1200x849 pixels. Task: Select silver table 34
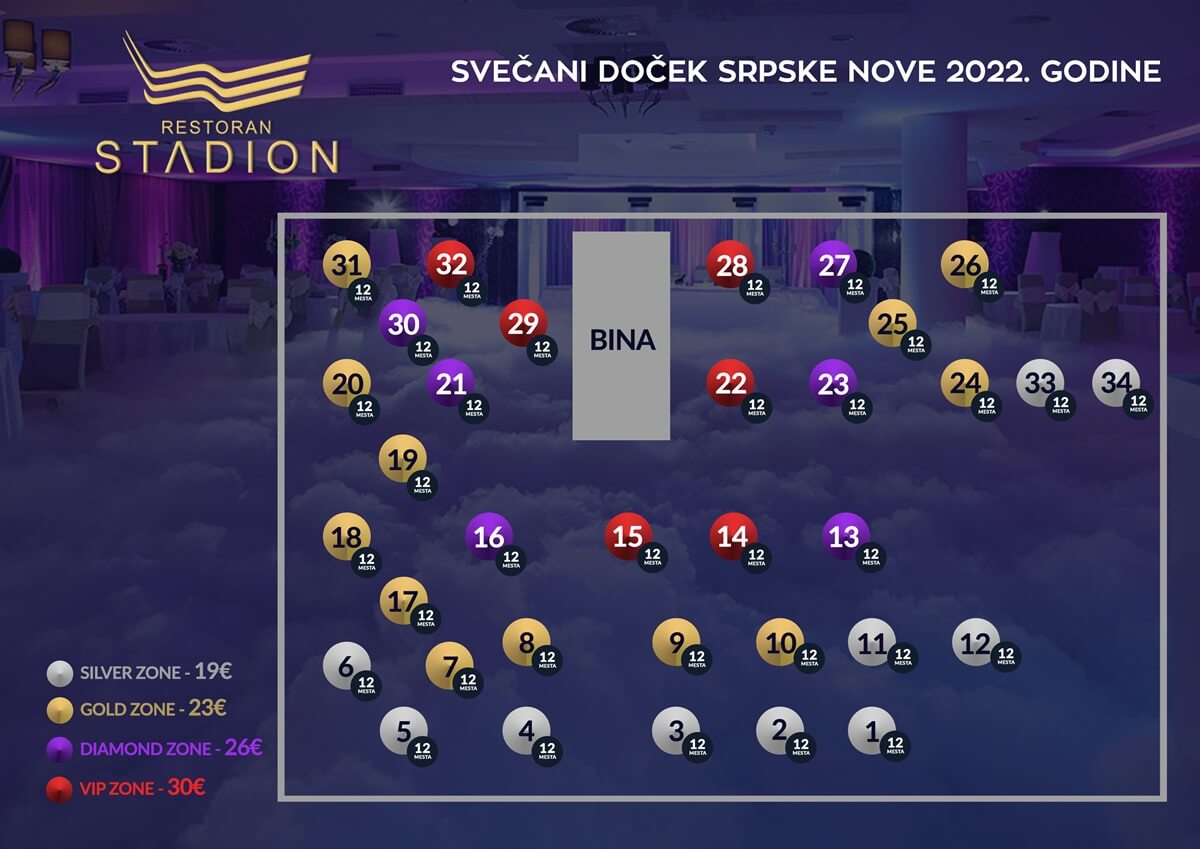1116,382
